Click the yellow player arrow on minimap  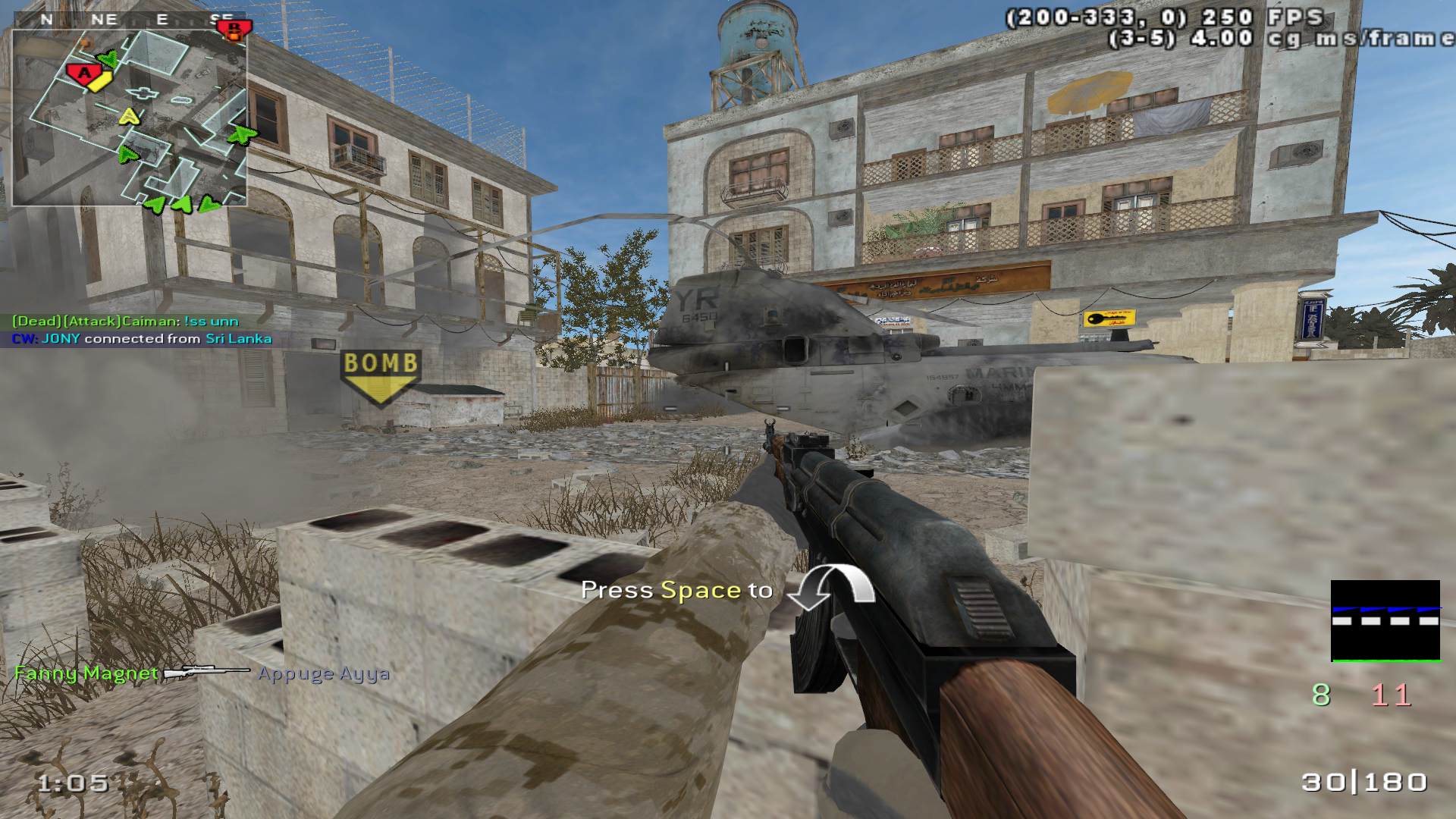(130, 117)
